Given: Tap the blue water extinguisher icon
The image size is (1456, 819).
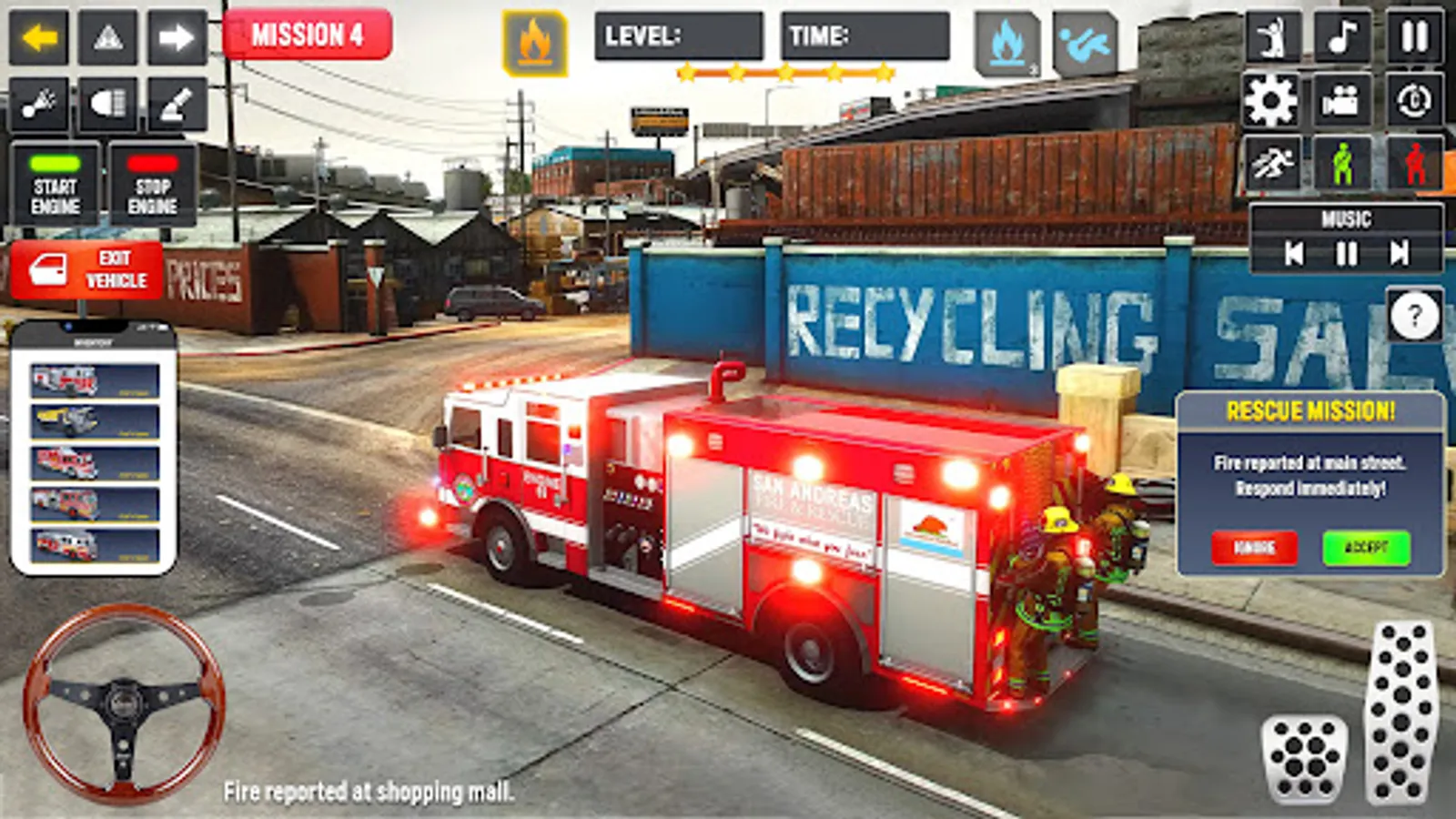Looking at the screenshot, I should 1006,39.
